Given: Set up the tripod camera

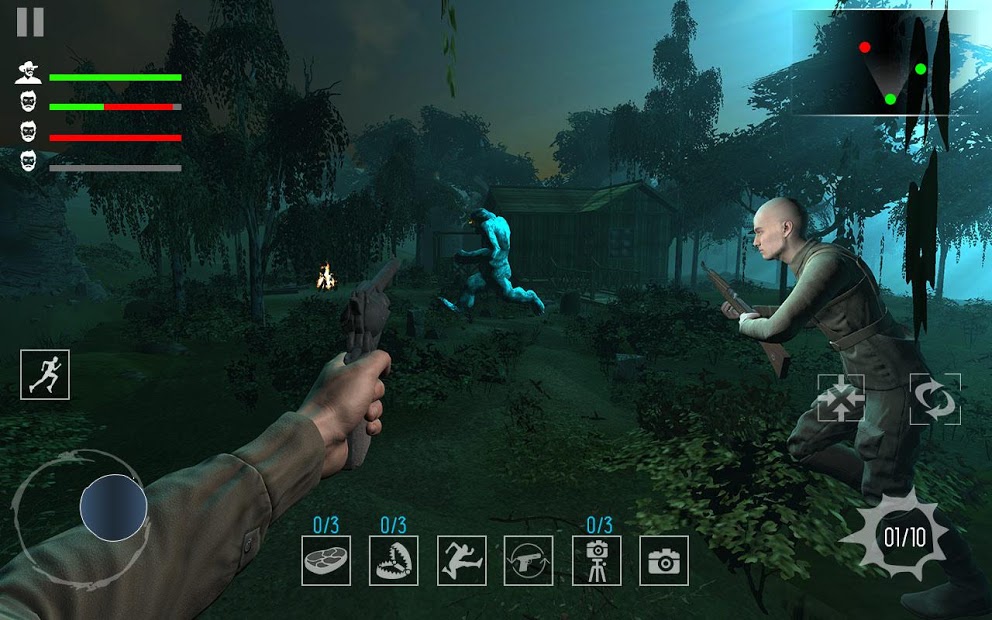Looking at the screenshot, I should pyautogui.click(x=597, y=561).
